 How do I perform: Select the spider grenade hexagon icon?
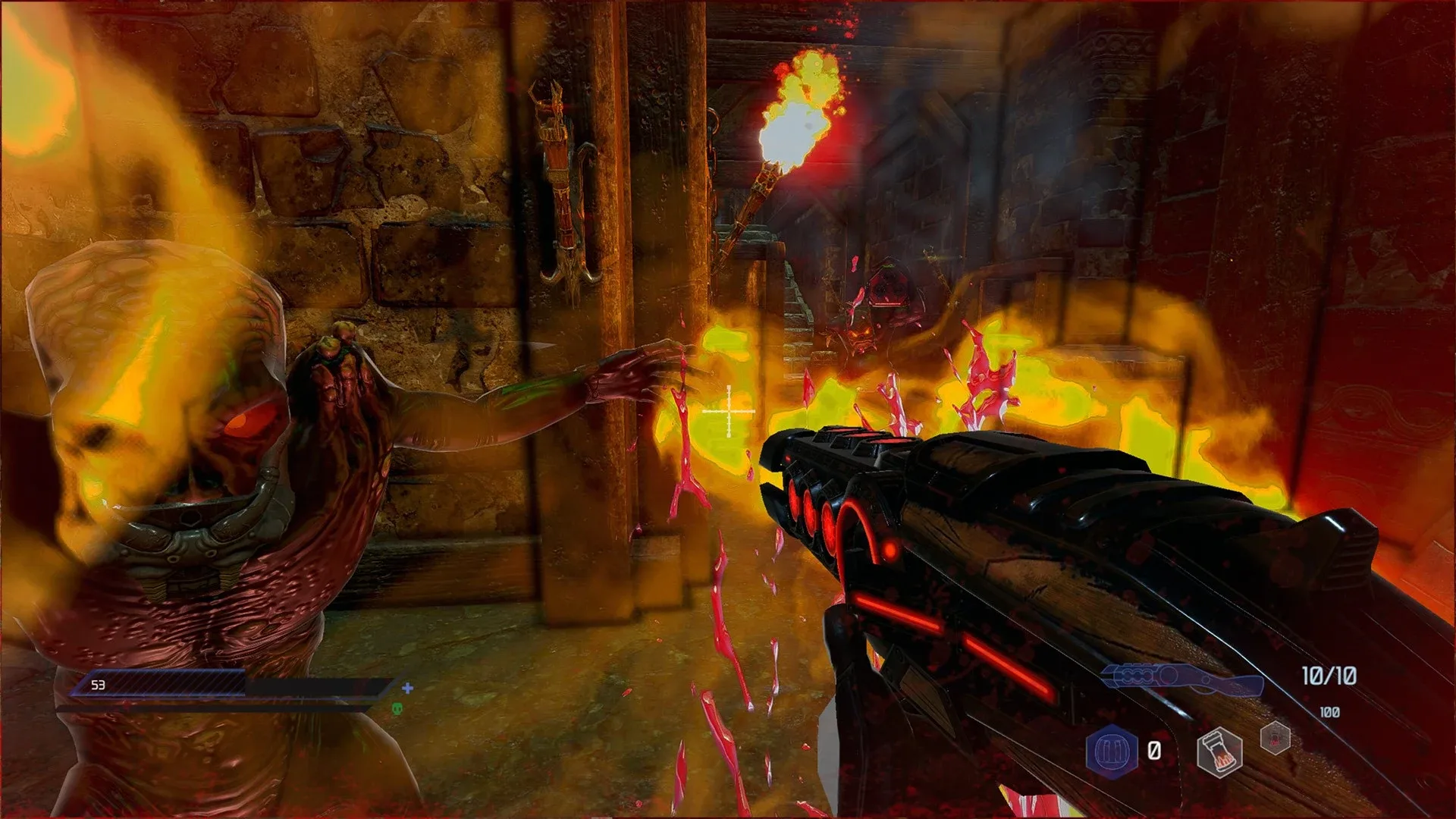1275,738
